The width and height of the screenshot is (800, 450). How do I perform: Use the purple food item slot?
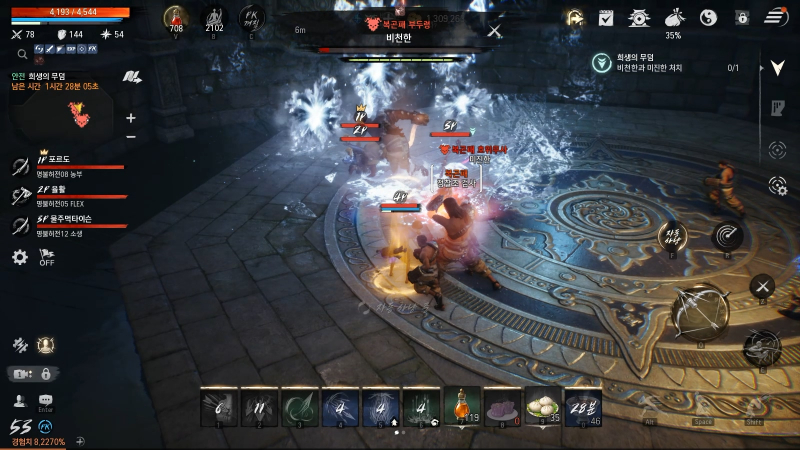tap(502, 407)
